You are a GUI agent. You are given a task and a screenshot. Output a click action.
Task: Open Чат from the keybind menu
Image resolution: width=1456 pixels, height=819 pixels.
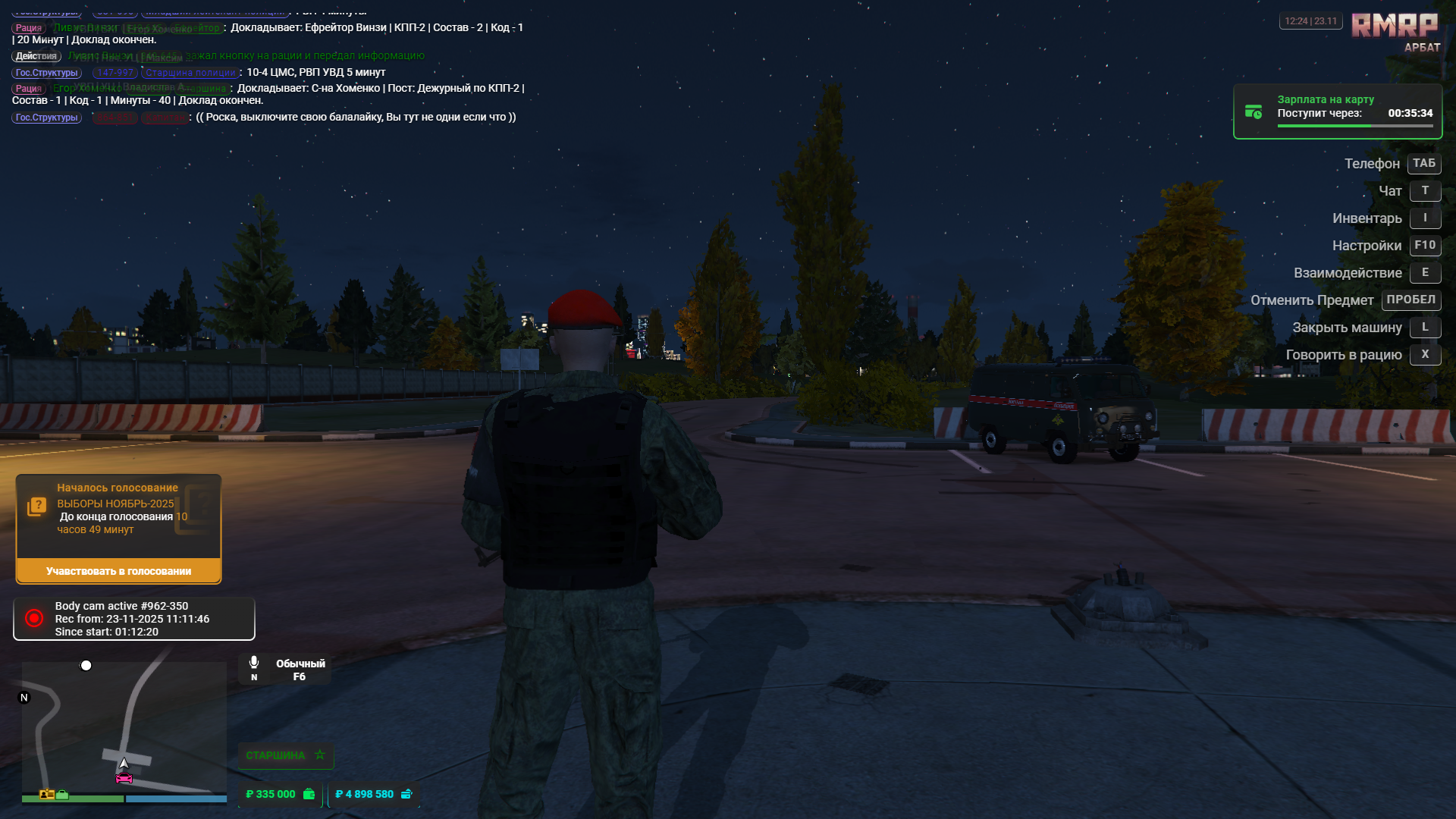click(x=1425, y=191)
